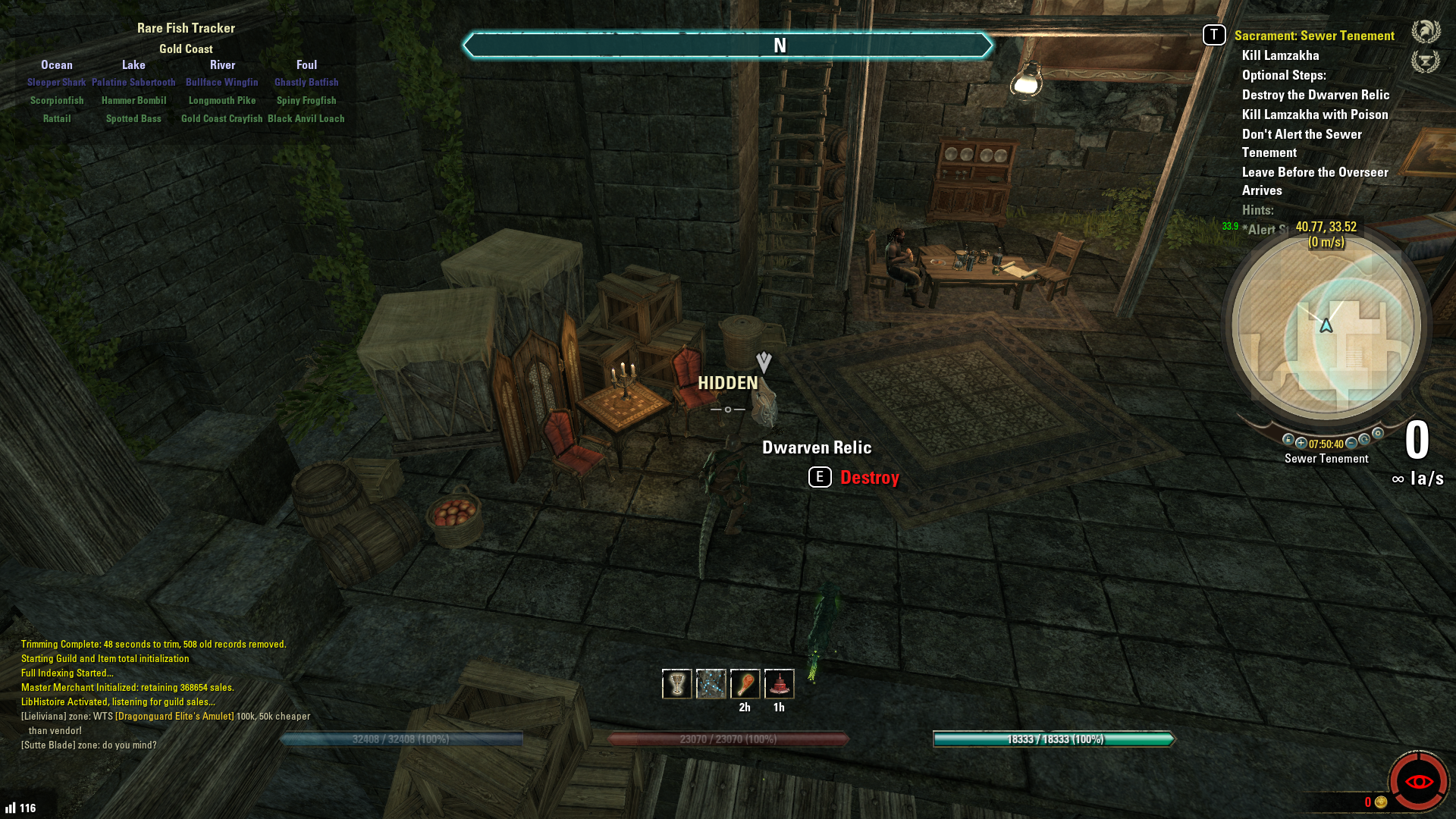This screenshot has width=1456, height=819.
Task: Zoom in the minimap with plus button
Action: tap(1301, 443)
